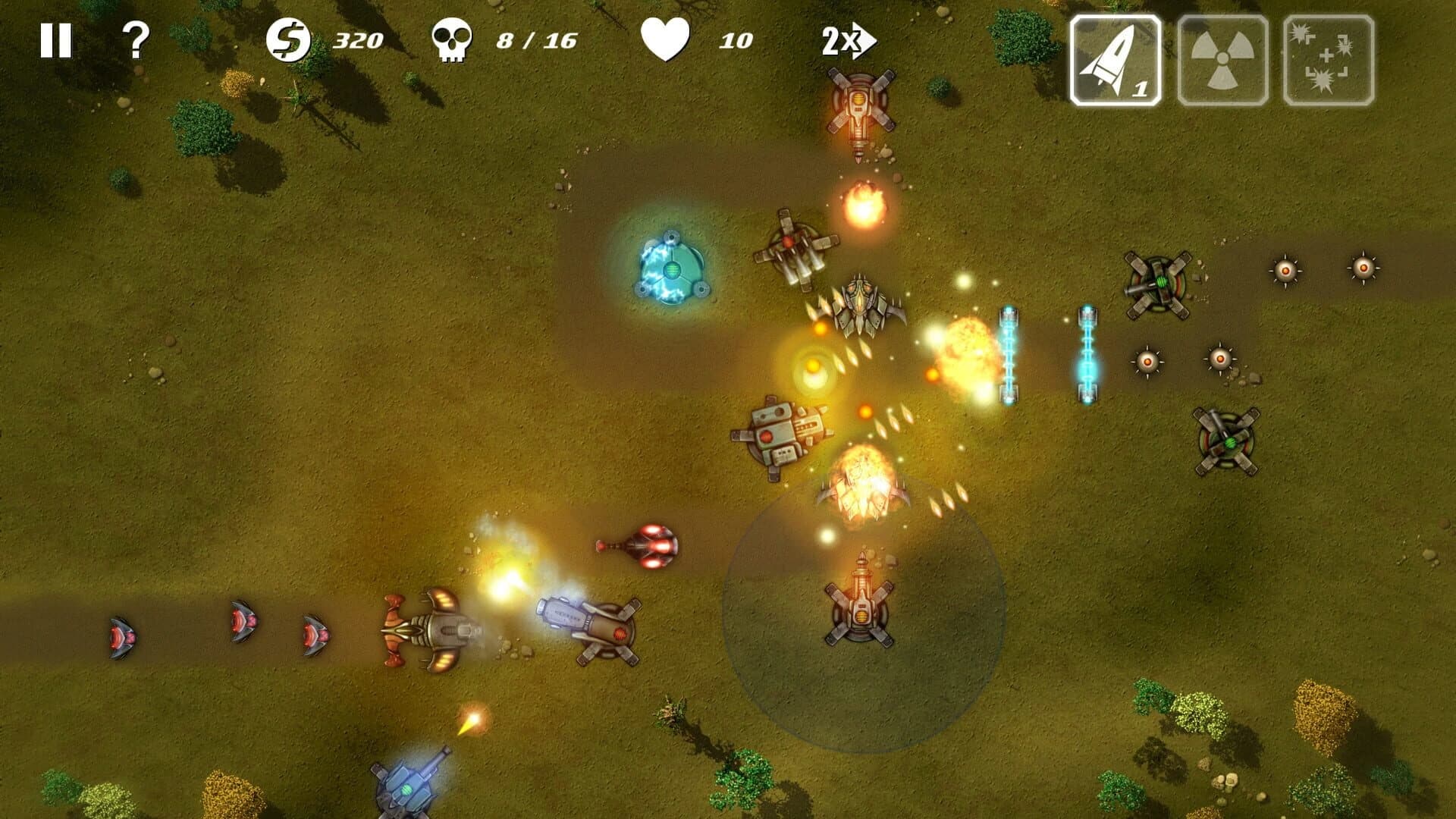Click the 8/16 wave counter text
The height and width of the screenshot is (819, 1456).
(535, 39)
